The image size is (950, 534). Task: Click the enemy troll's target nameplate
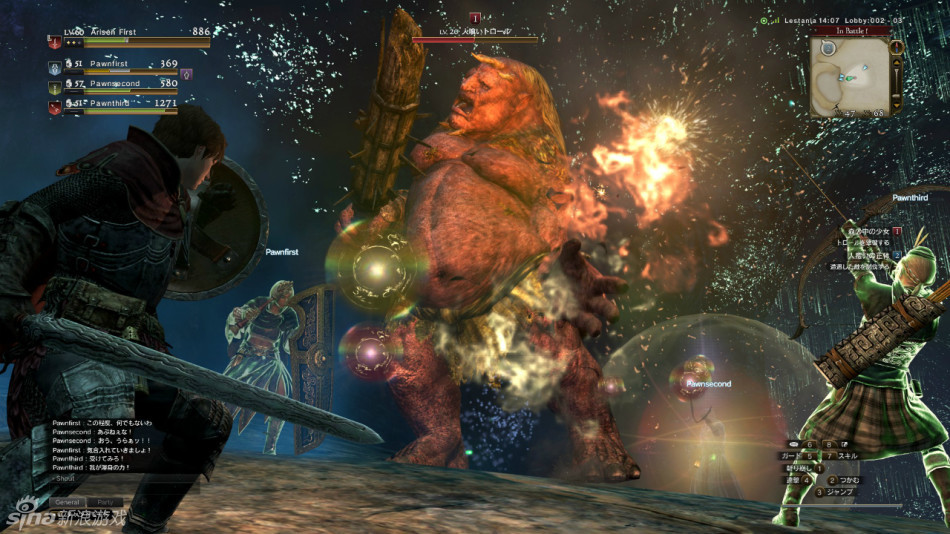pos(474,33)
